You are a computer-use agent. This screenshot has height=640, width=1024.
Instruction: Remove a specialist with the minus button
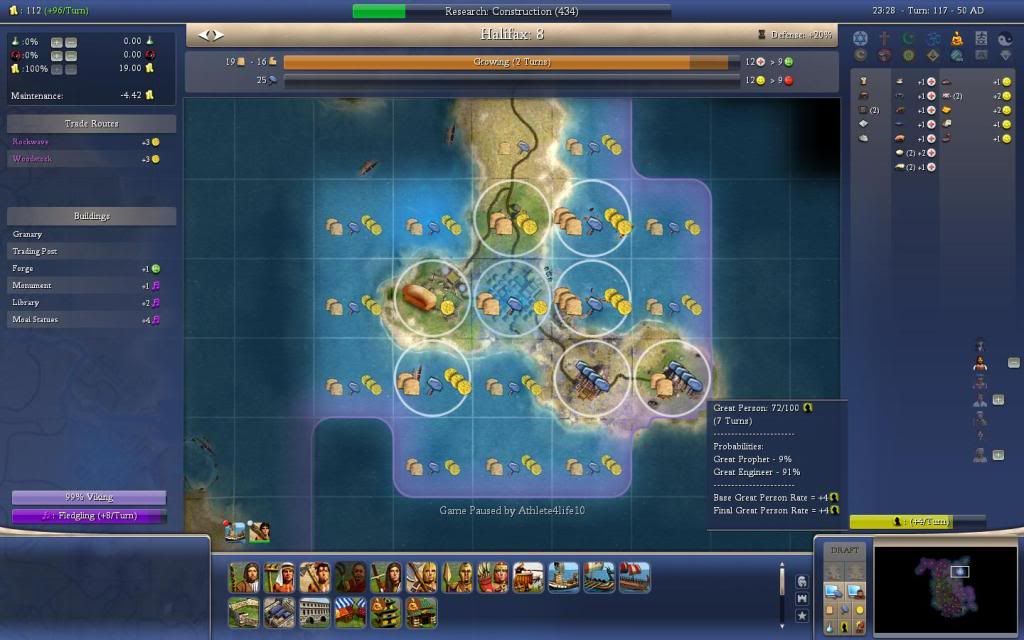[1013, 363]
